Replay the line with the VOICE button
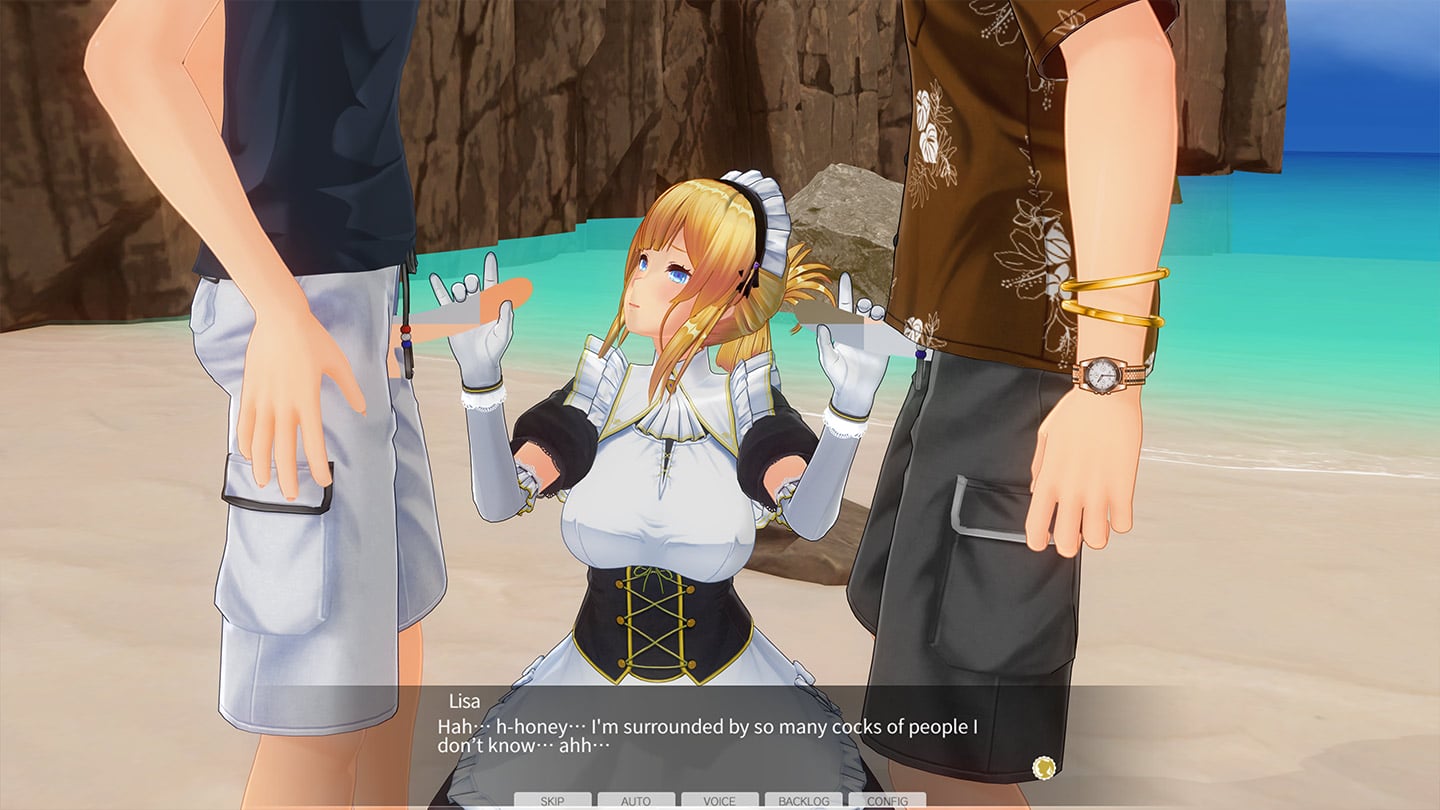Image resolution: width=1440 pixels, height=810 pixels. coord(719,801)
